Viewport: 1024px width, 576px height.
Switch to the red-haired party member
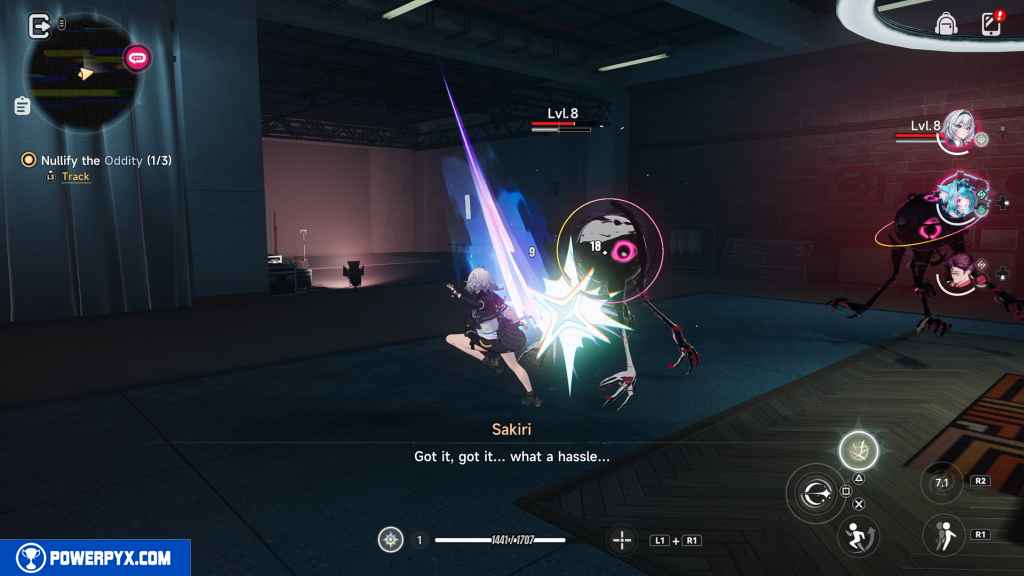957,270
